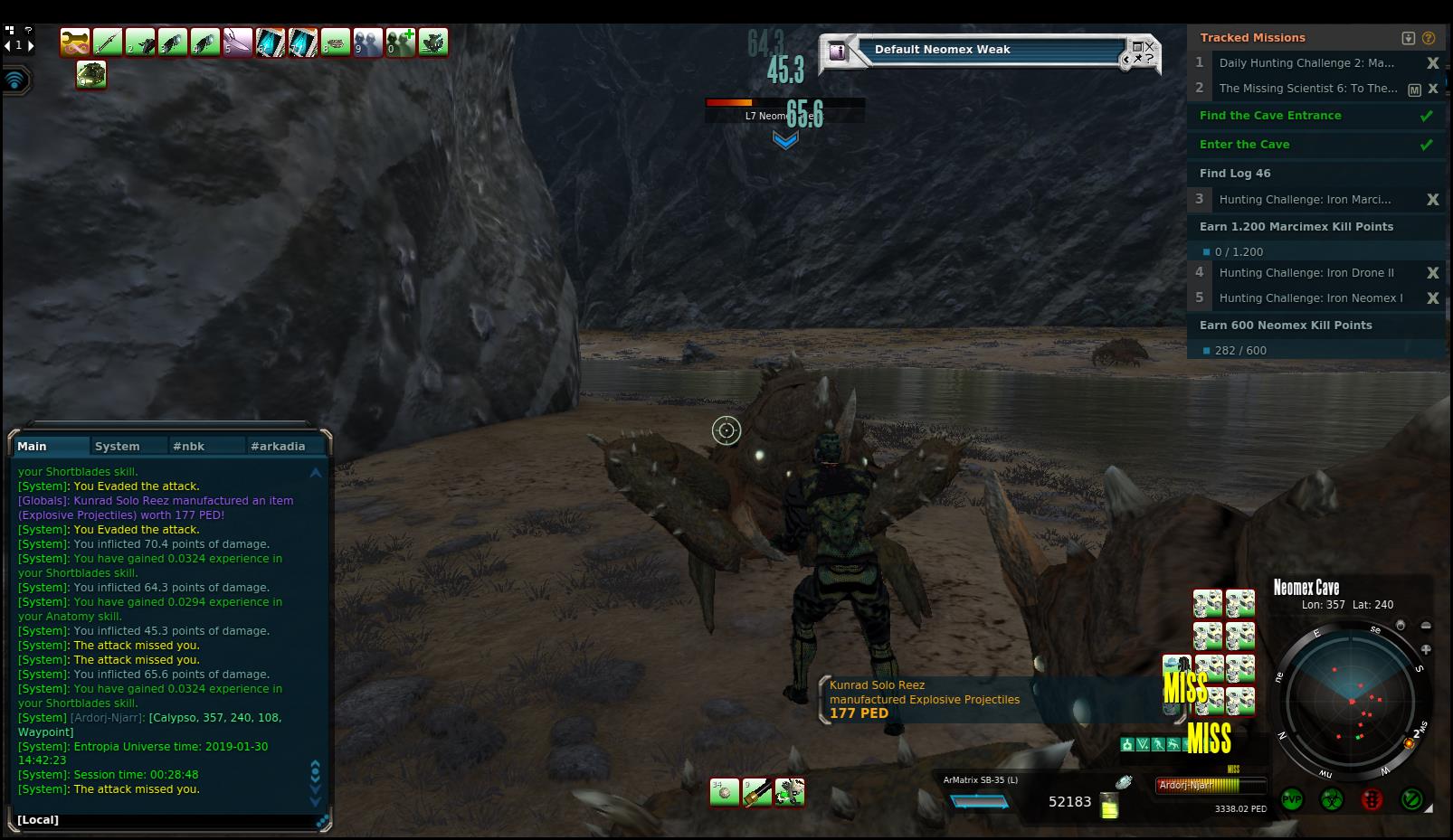Go to the next hotbar page arrow
The width and height of the screenshot is (1453, 840).
32,45
